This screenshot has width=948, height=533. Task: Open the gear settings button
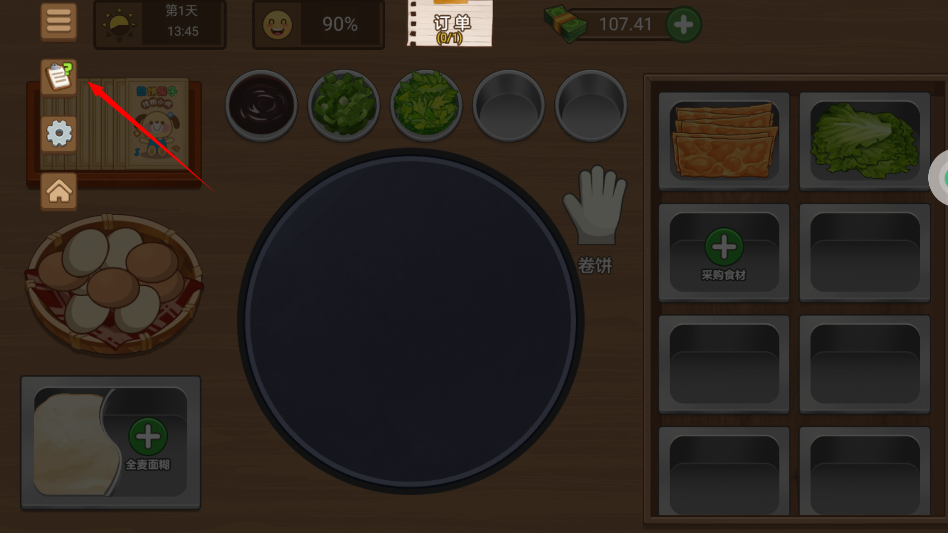pos(59,133)
